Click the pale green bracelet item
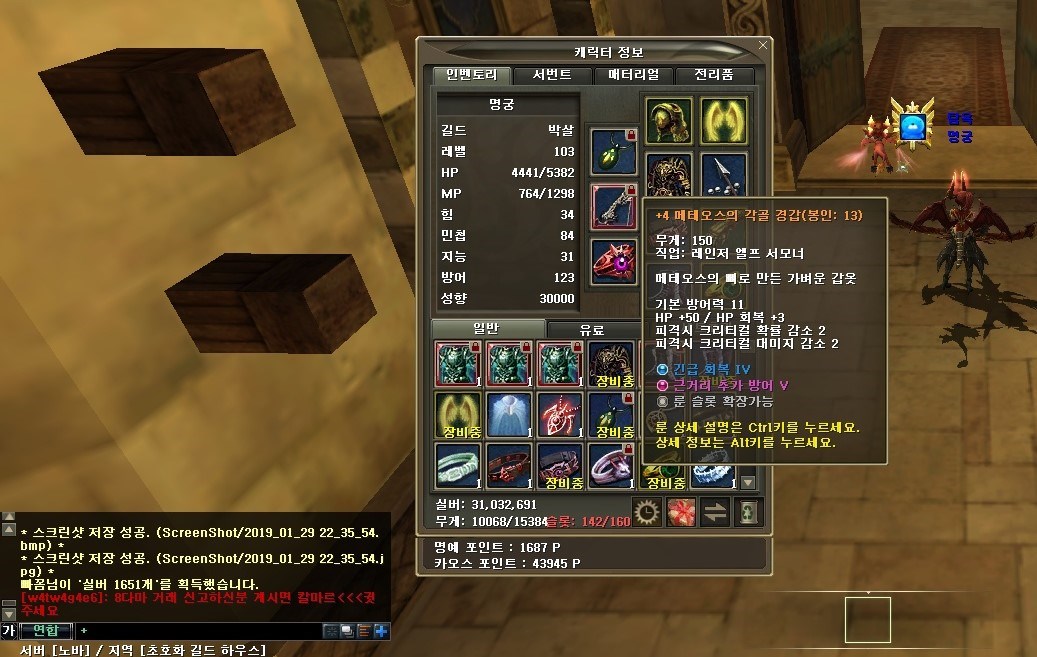The width and height of the screenshot is (1037, 657). (x=457, y=467)
